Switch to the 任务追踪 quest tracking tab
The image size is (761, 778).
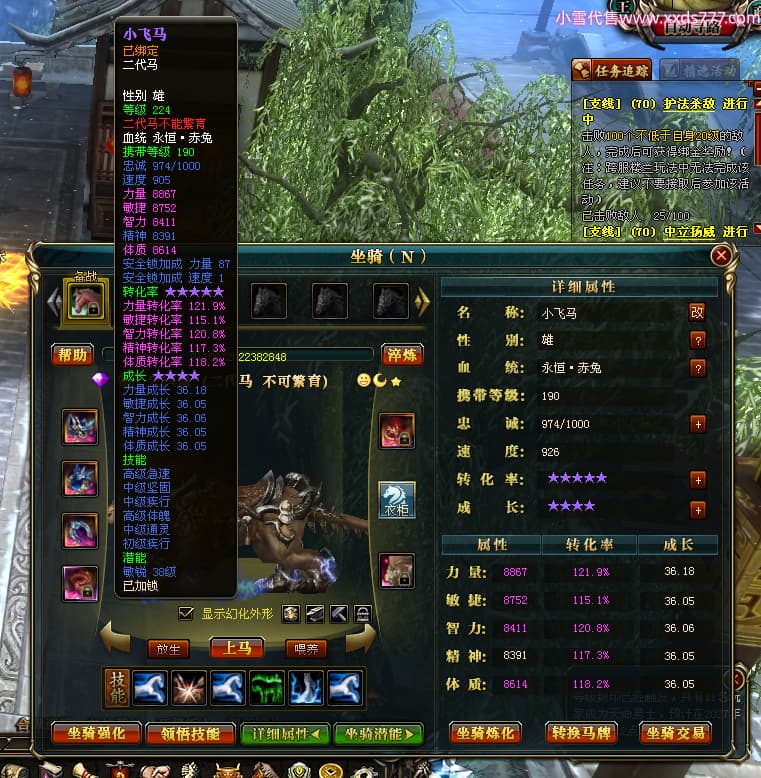pyautogui.click(x=612, y=69)
